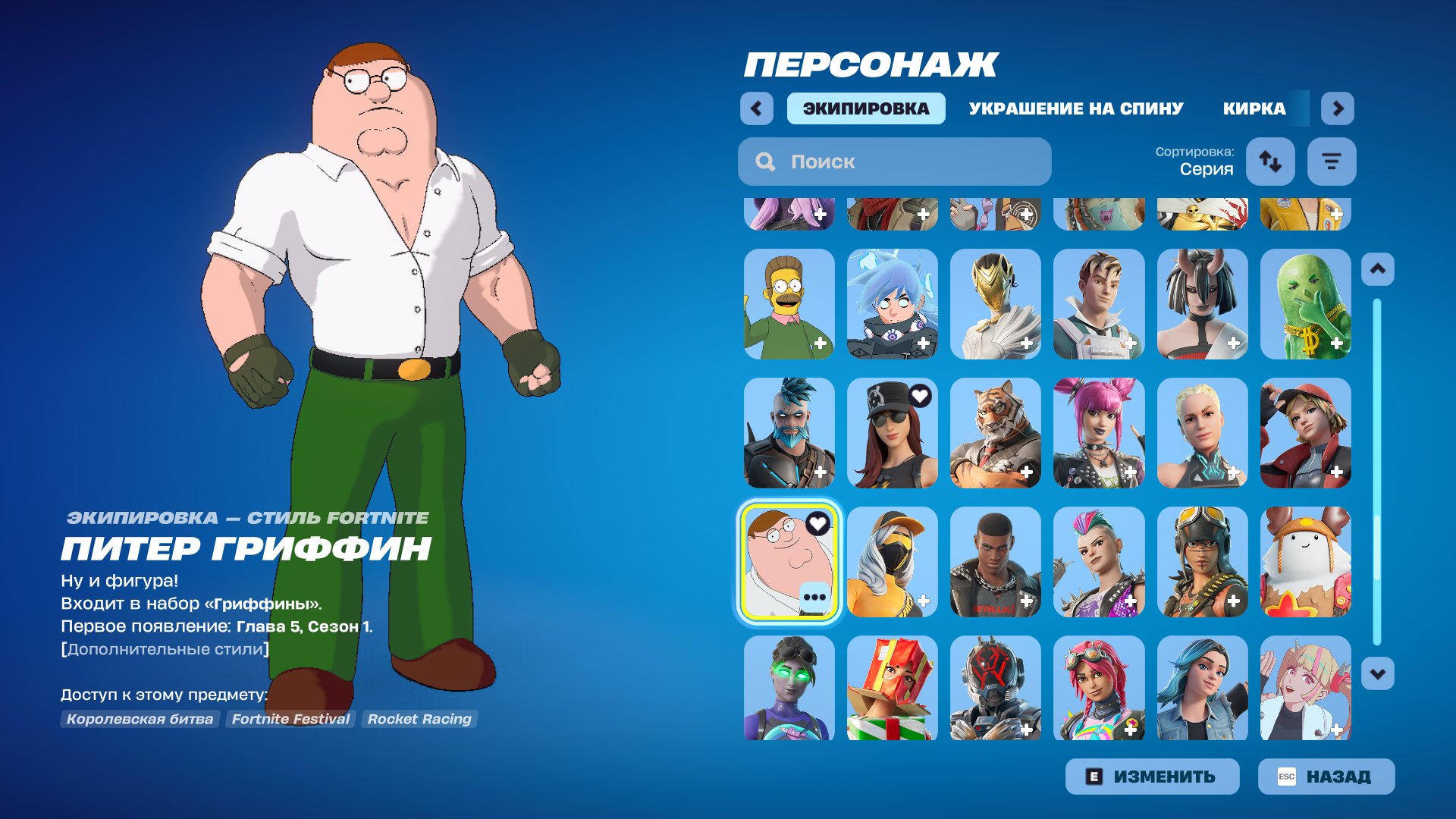Click the Дополнительные стили link

[x=165, y=648]
